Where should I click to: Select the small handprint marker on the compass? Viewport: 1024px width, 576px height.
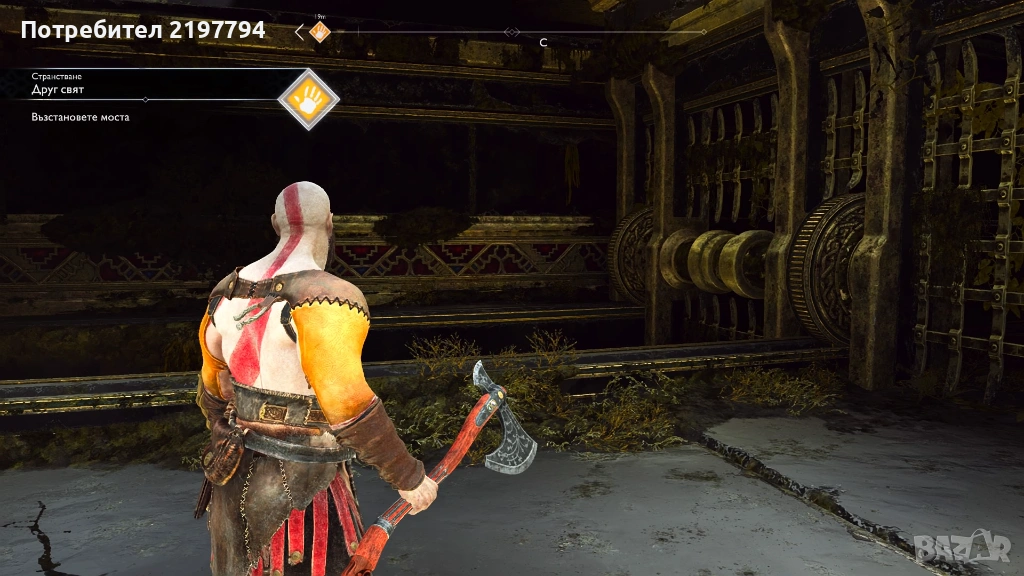(319, 32)
